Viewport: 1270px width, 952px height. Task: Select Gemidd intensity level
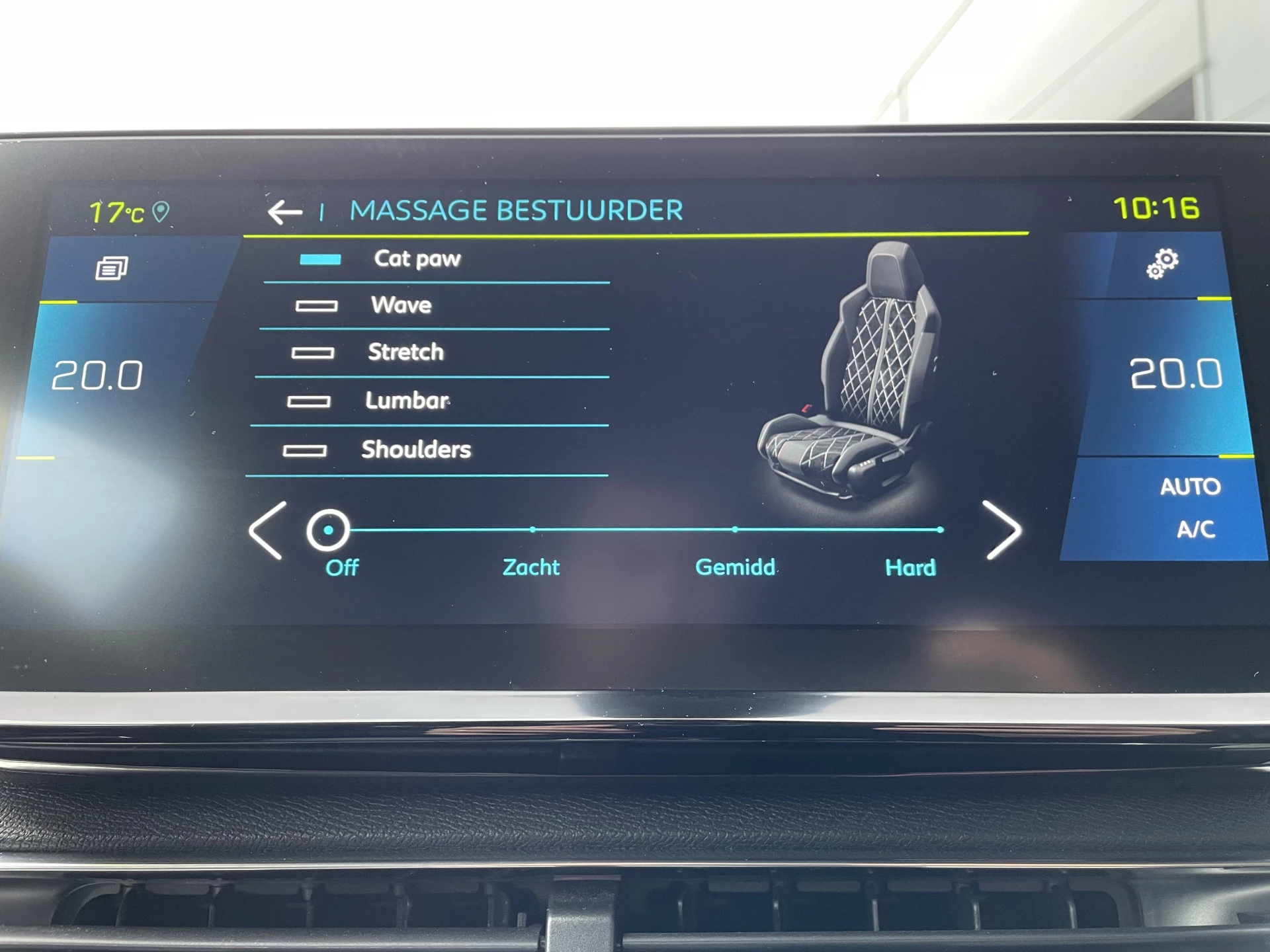735,529
